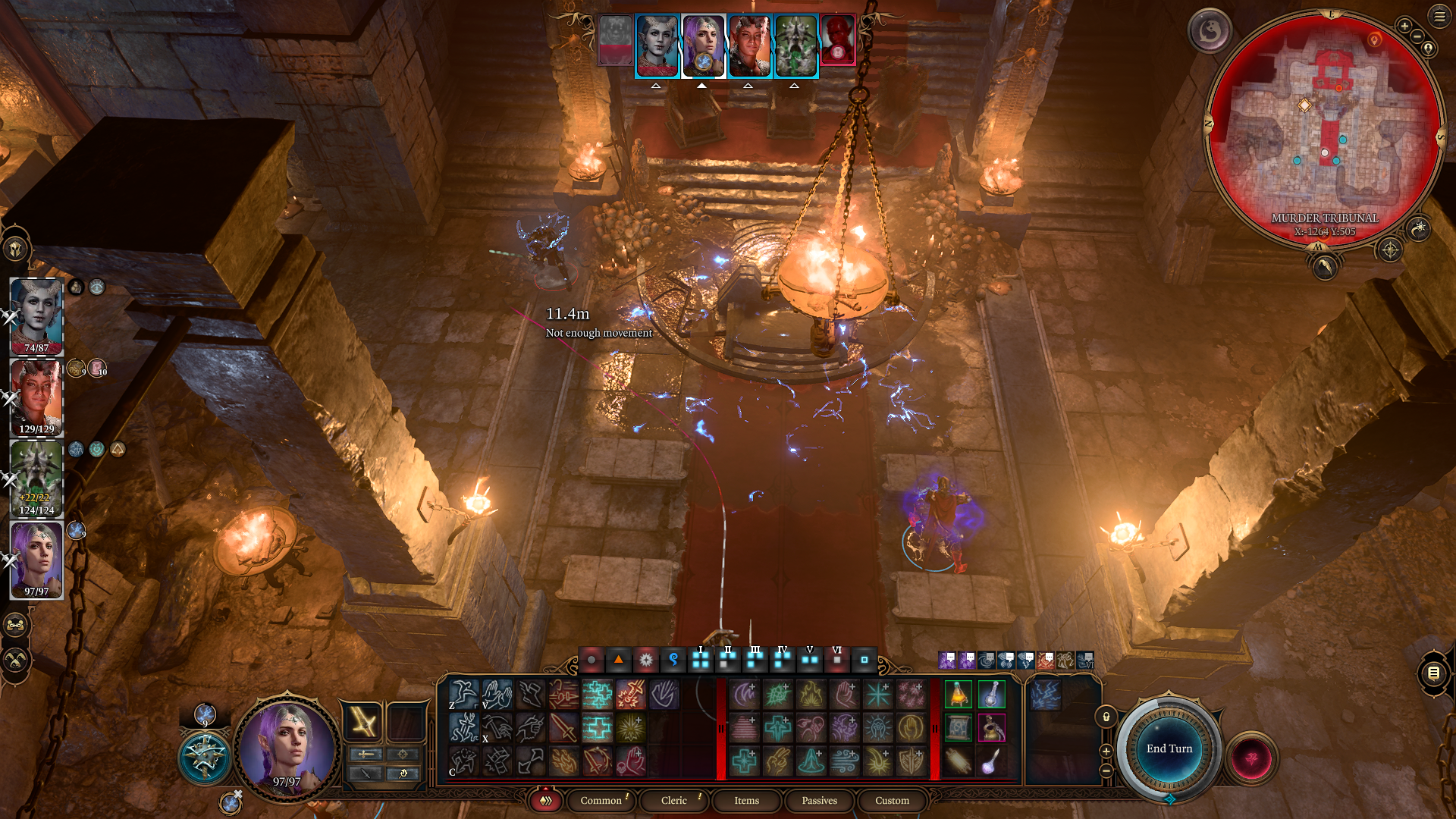
Task: Open the combat log scroll button
Action: pyautogui.click(x=1432, y=673)
